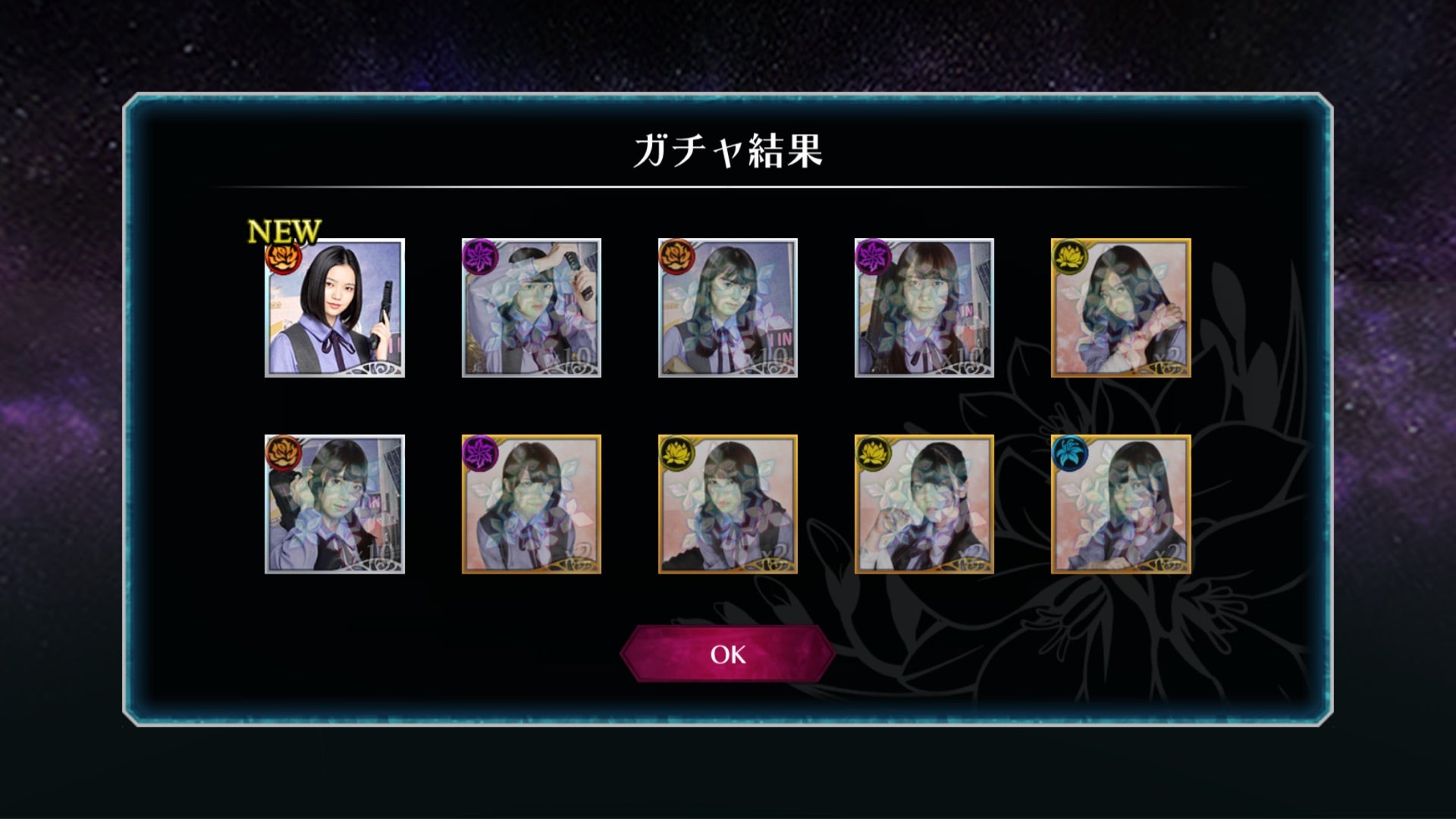The image size is (1456, 819).
Task: Choose the gold-framed card with purple flower badge
Action: 531,504
